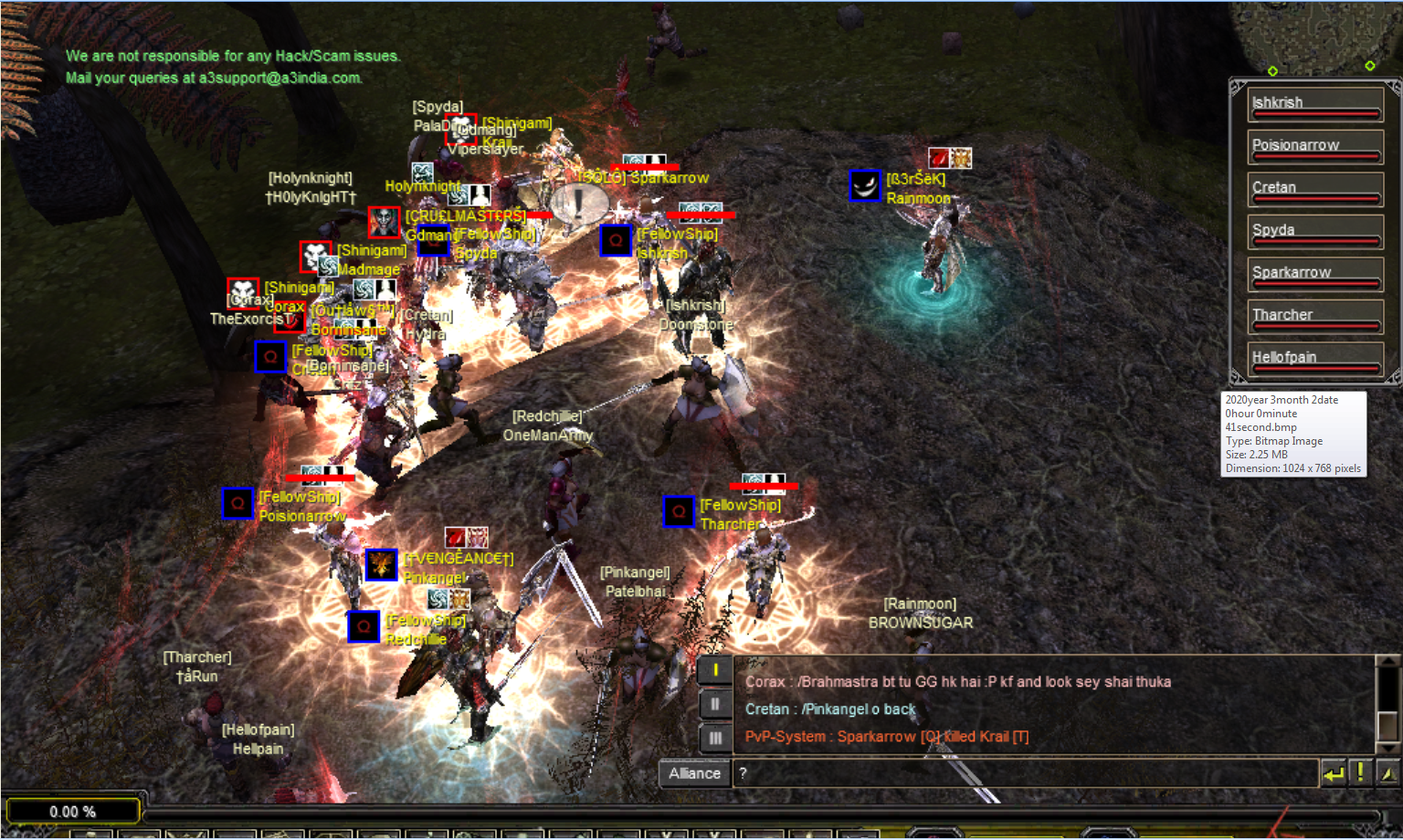The width and height of the screenshot is (1403, 840).
Task: Select Tharcher in the party list
Action: pos(1314,316)
